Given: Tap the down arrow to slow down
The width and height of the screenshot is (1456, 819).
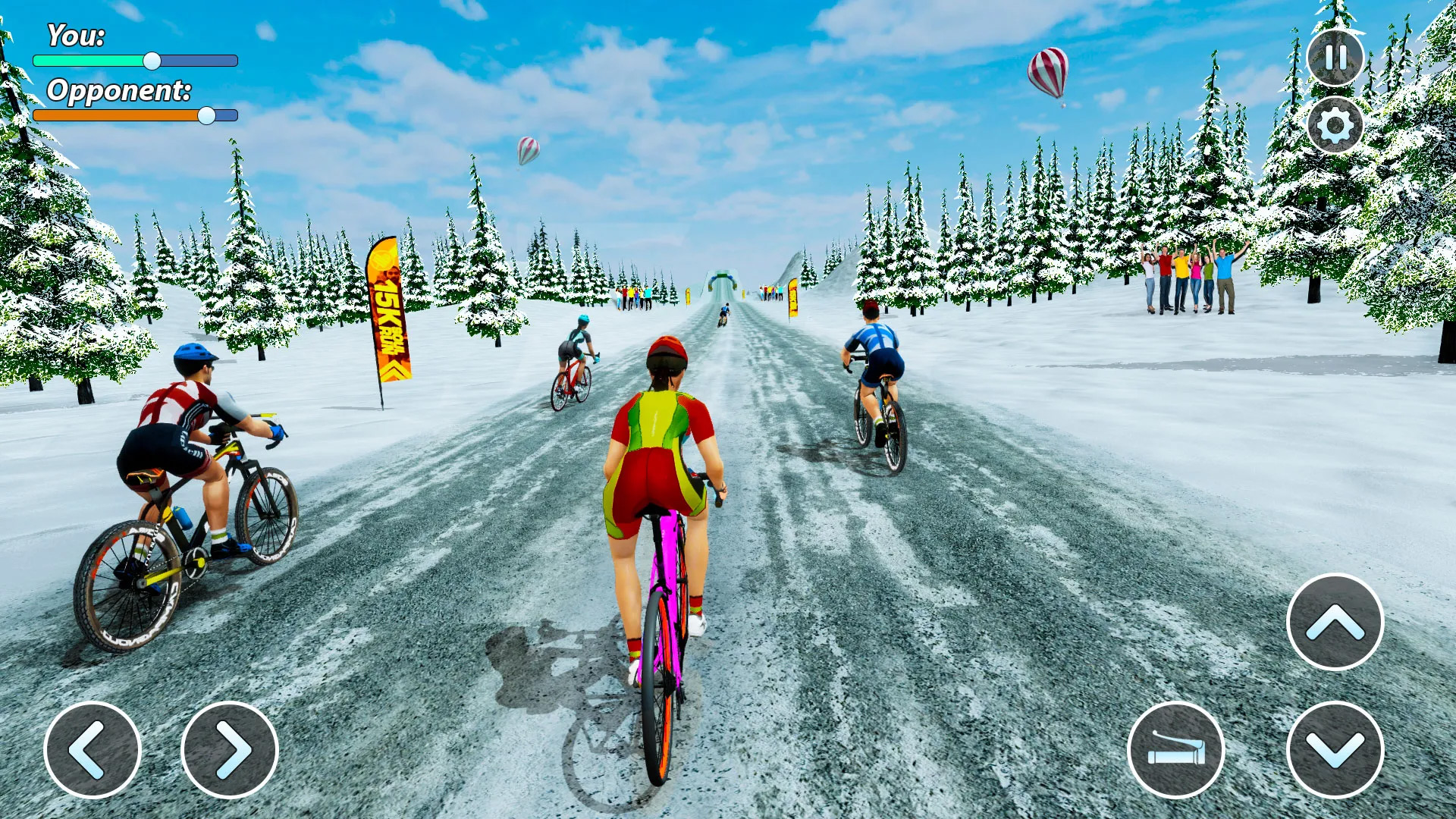Looking at the screenshot, I should (1335, 751).
